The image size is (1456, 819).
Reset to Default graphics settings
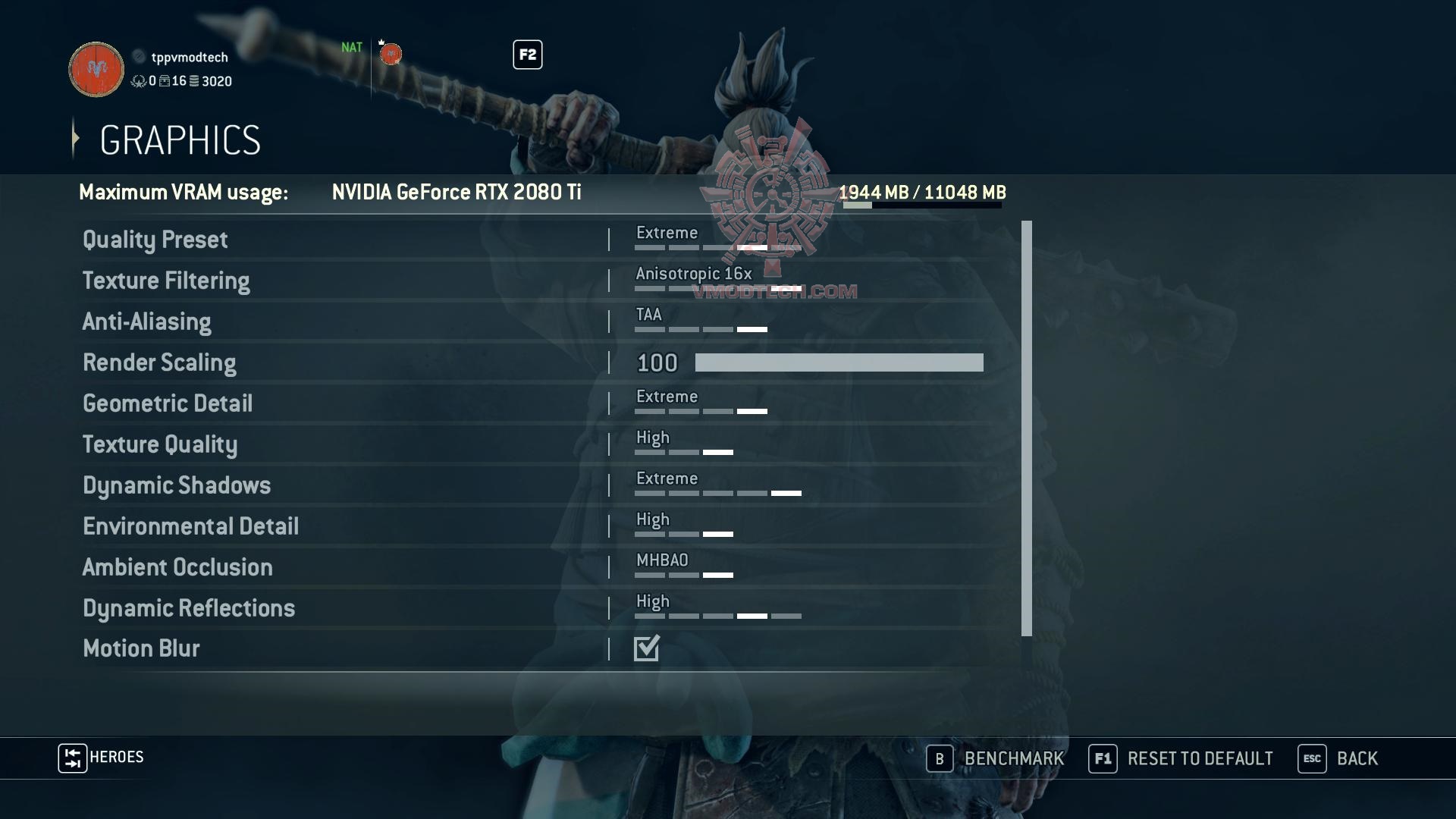coord(1181,758)
